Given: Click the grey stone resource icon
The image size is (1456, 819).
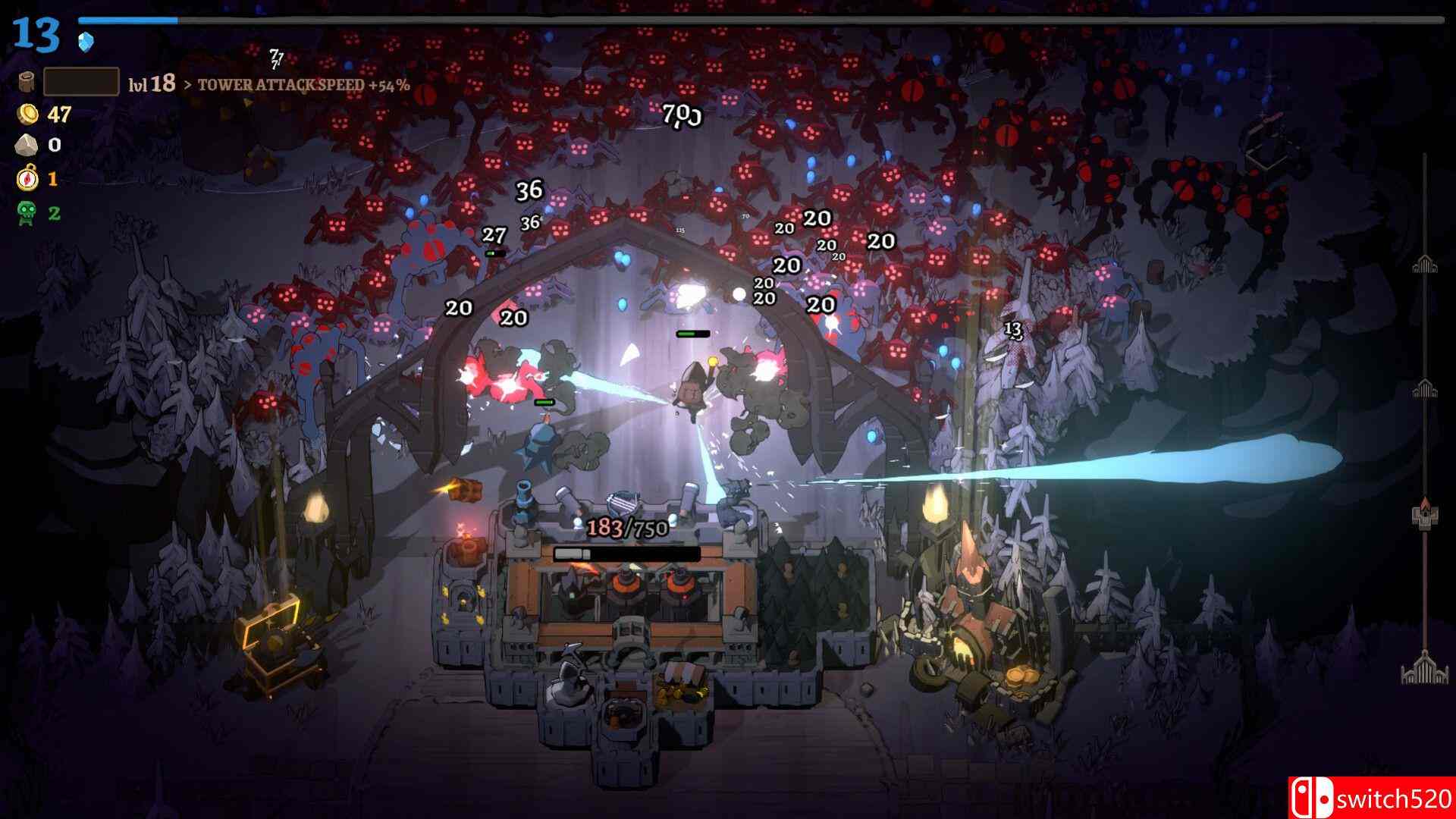Looking at the screenshot, I should 28,145.
